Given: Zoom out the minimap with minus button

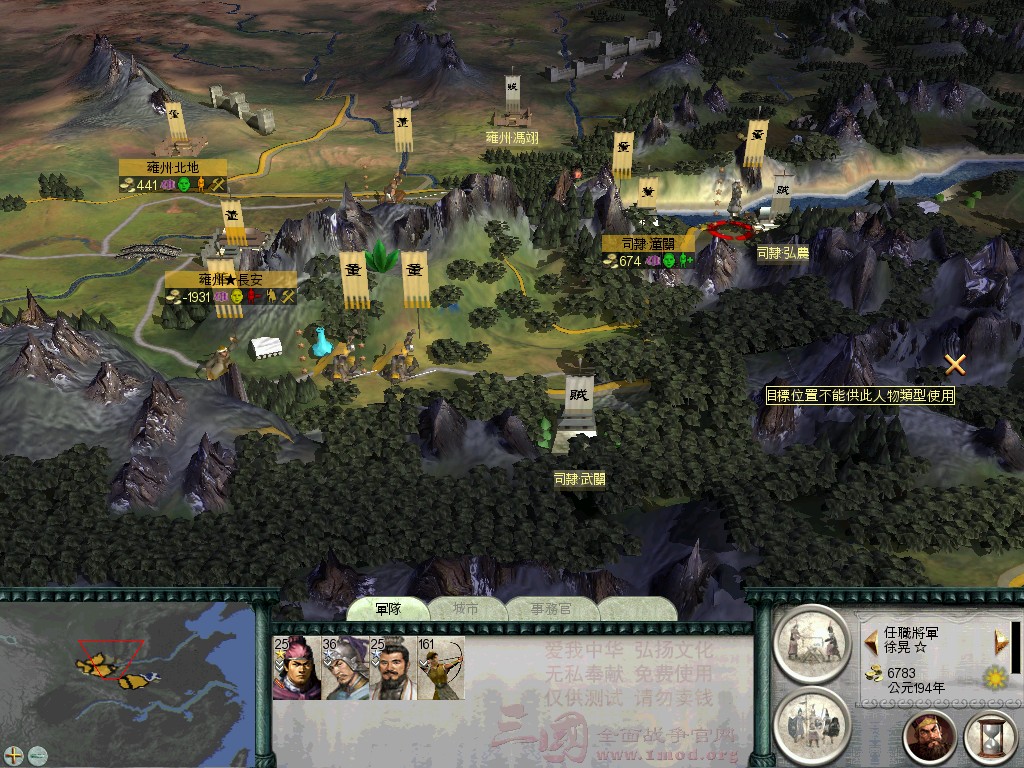Looking at the screenshot, I should click(x=37, y=754).
